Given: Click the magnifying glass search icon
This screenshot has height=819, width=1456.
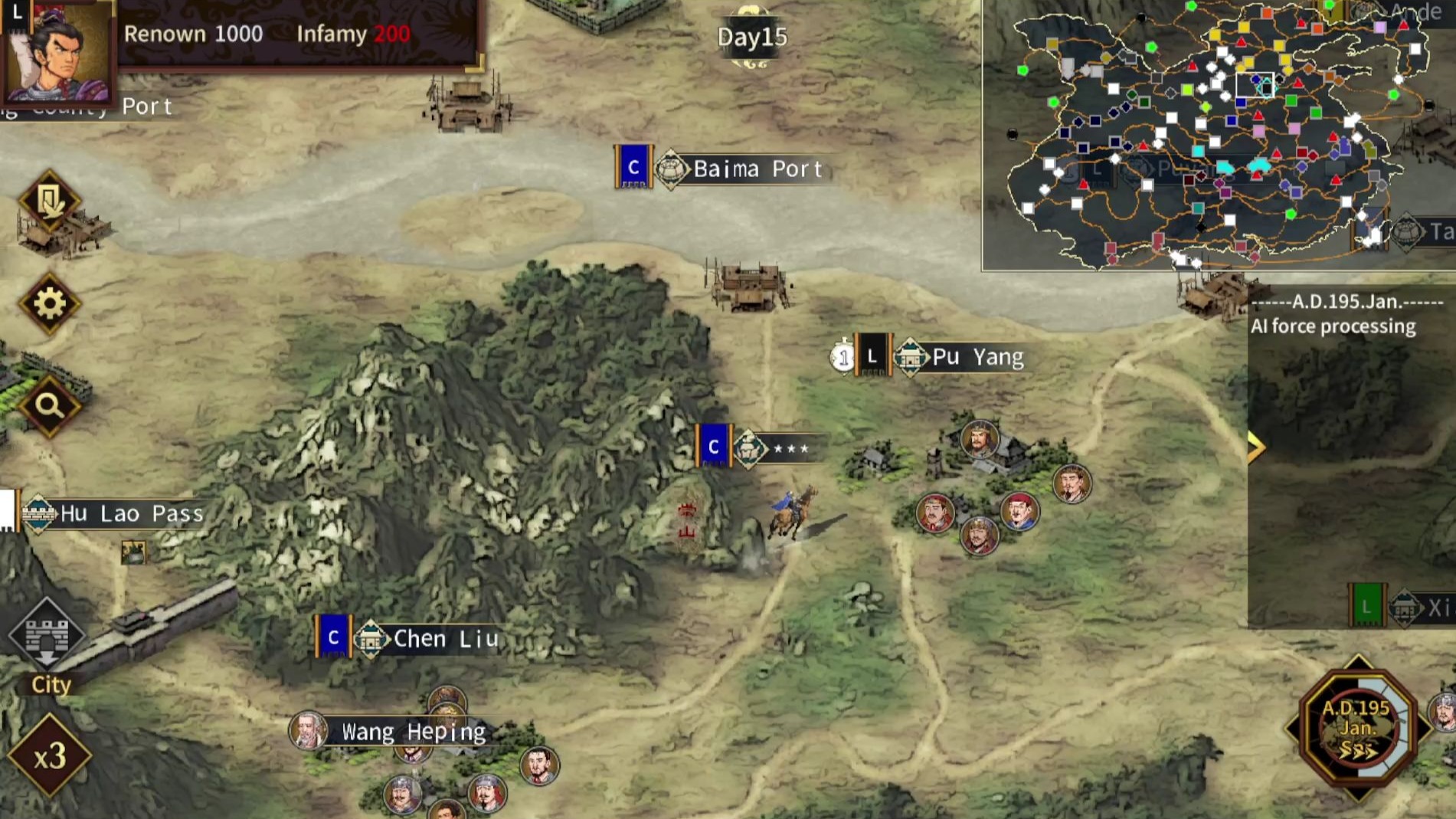Looking at the screenshot, I should (x=50, y=405).
